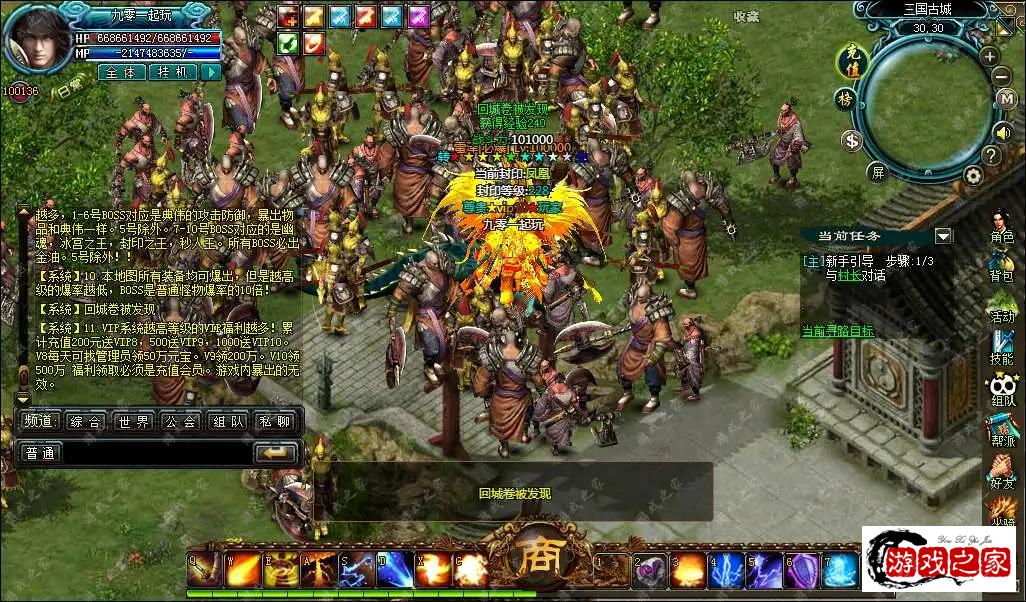1026x602 pixels.
Task: Toggle the 挂机 auto-battle button
Action: [x=172, y=72]
